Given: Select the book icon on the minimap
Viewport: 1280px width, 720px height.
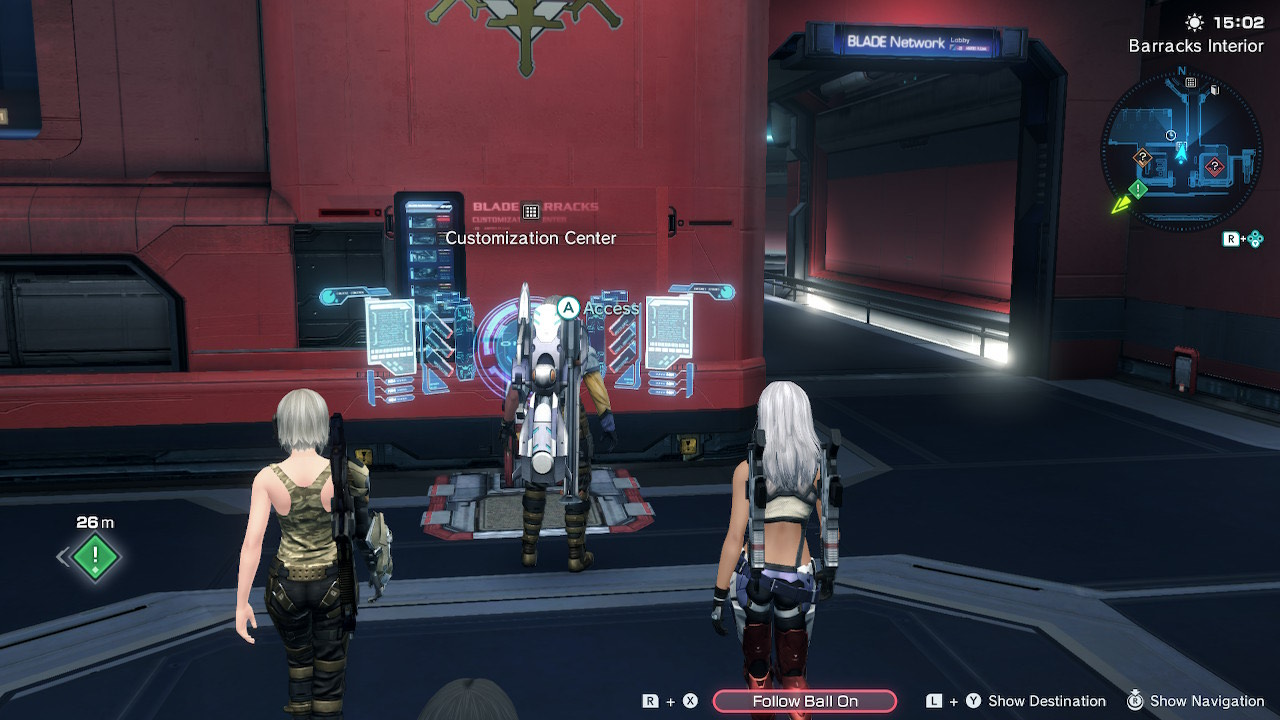Looking at the screenshot, I should coord(1215,90).
